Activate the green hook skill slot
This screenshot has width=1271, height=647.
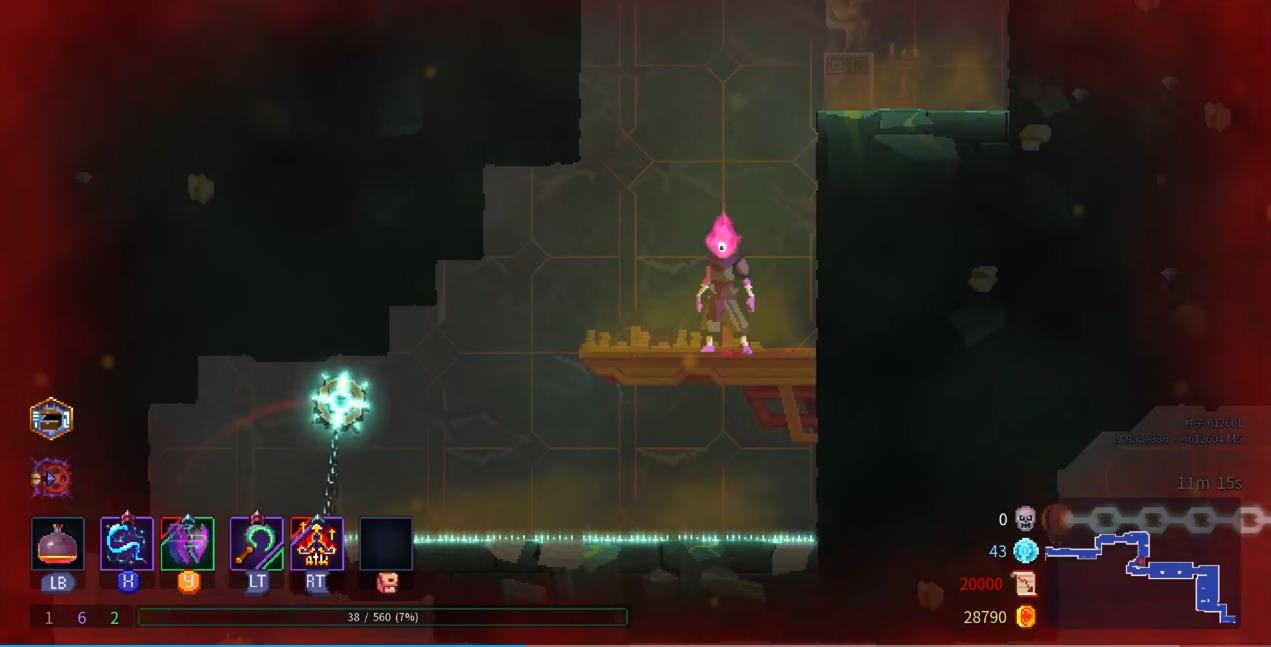point(257,544)
